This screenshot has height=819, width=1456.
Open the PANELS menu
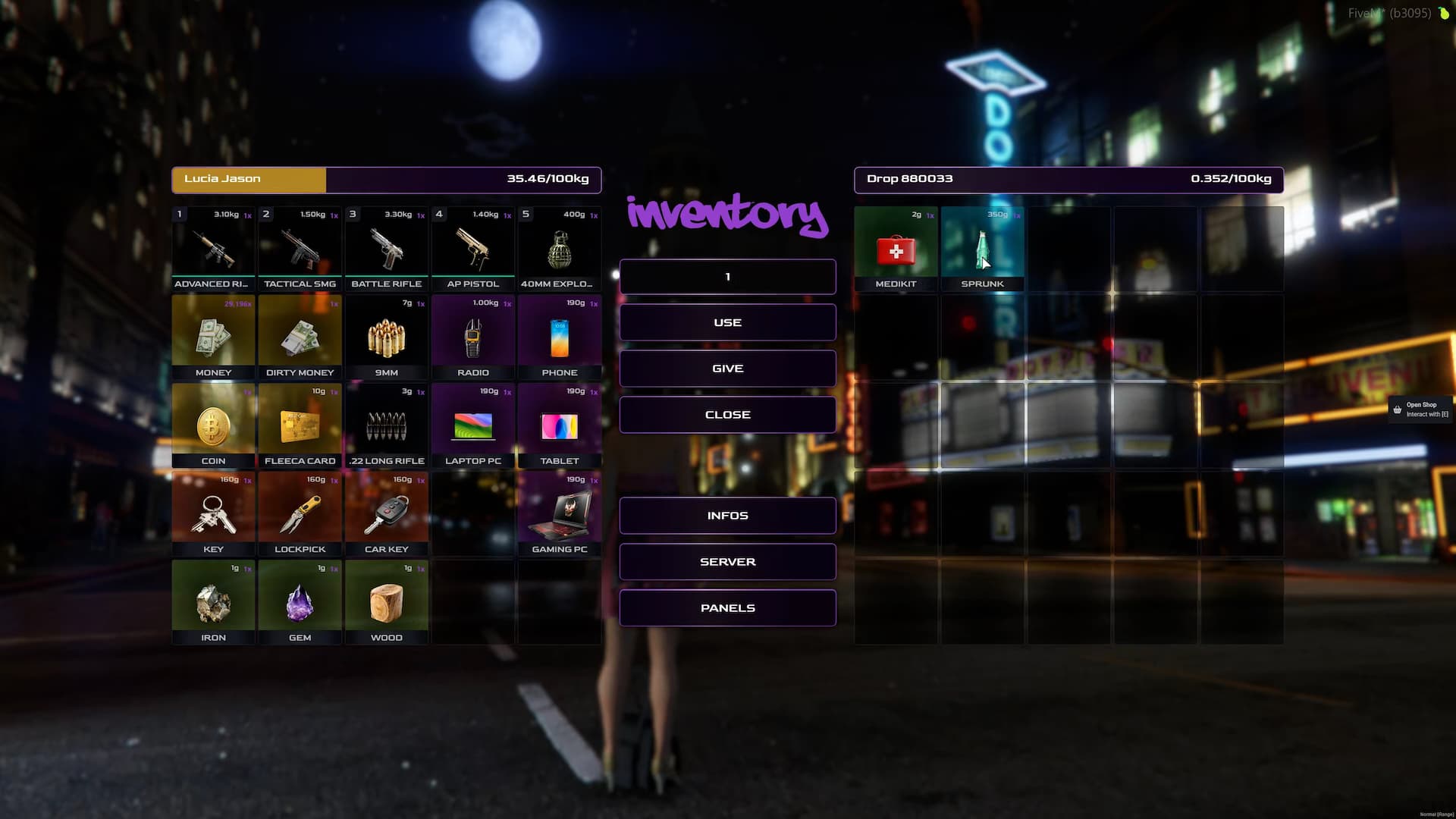click(x=727, y=607)
